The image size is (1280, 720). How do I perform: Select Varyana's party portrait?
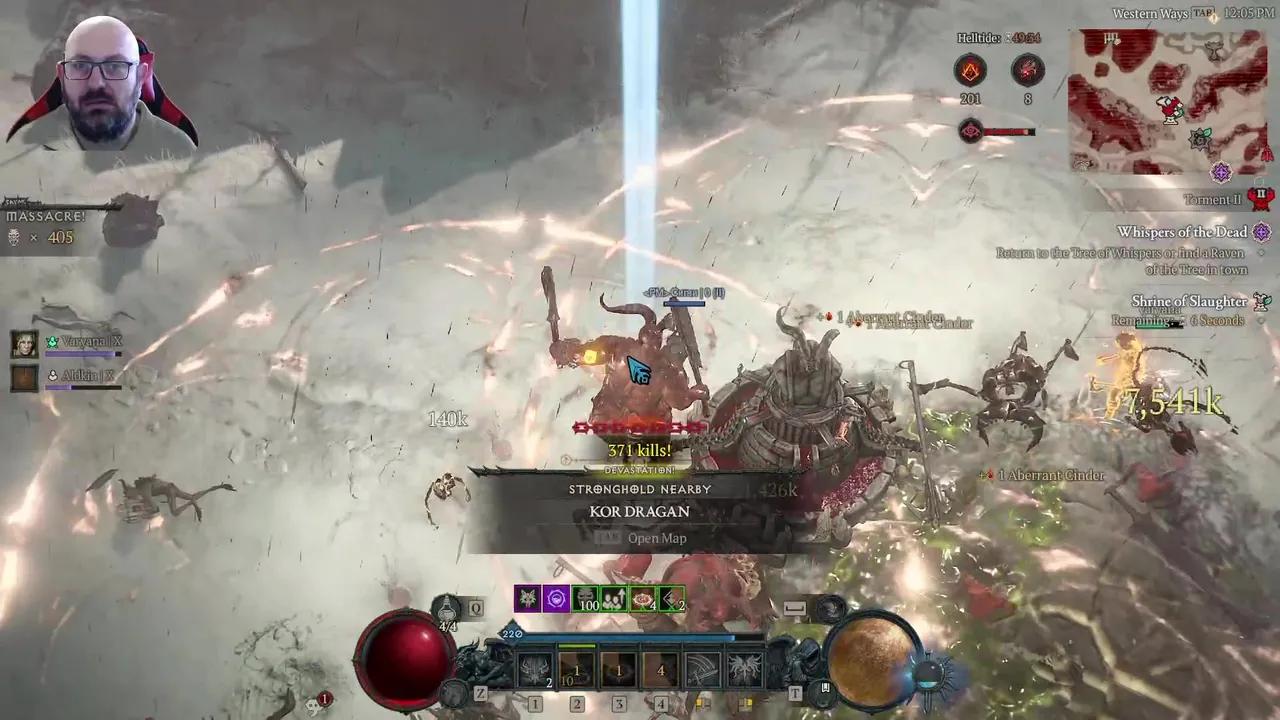pos(25,344)
